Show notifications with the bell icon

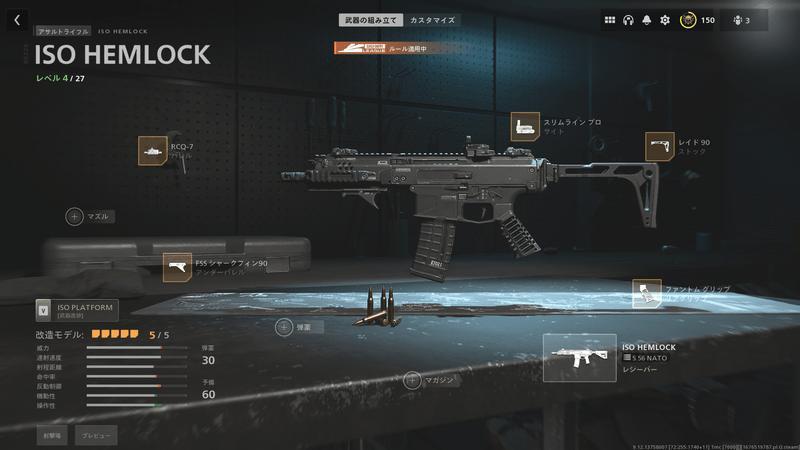pos(647,20)
